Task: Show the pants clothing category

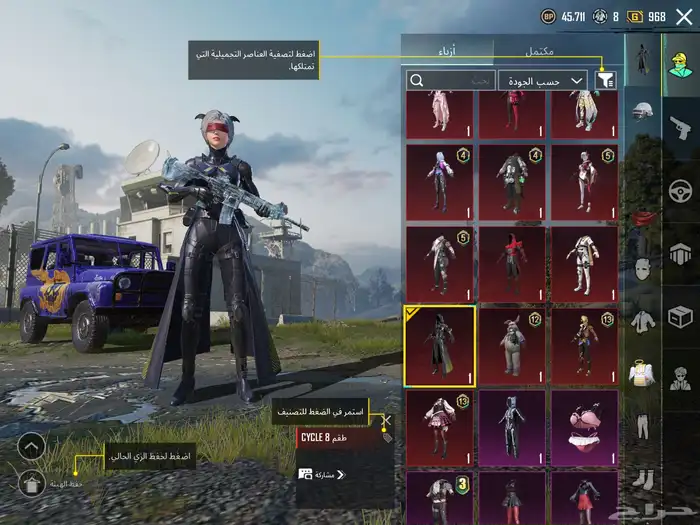Action: [642, 427]
